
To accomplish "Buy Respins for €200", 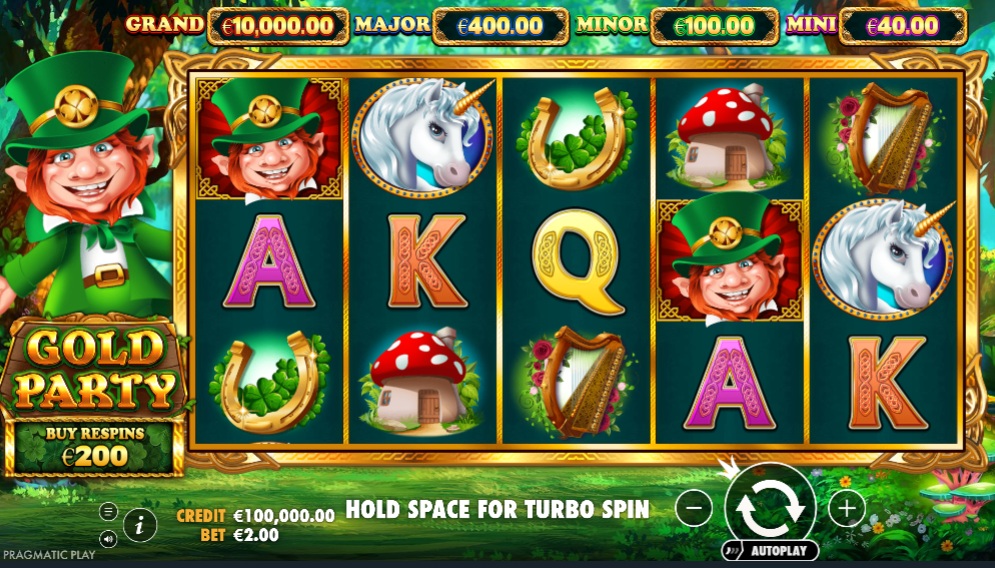I will click(x=95, y=447).
